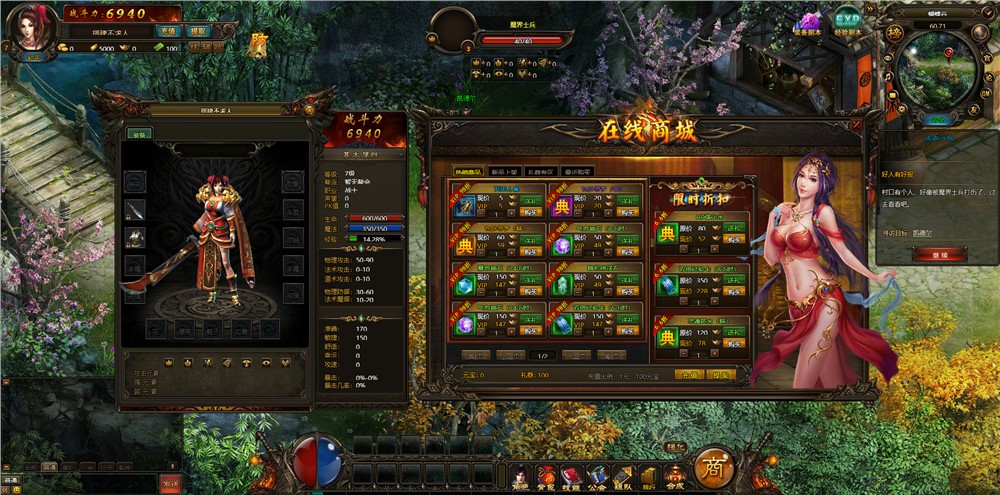The image size is (1000, 495).
Task: Click the golden 防 bell icon
Action: point(258,46)
